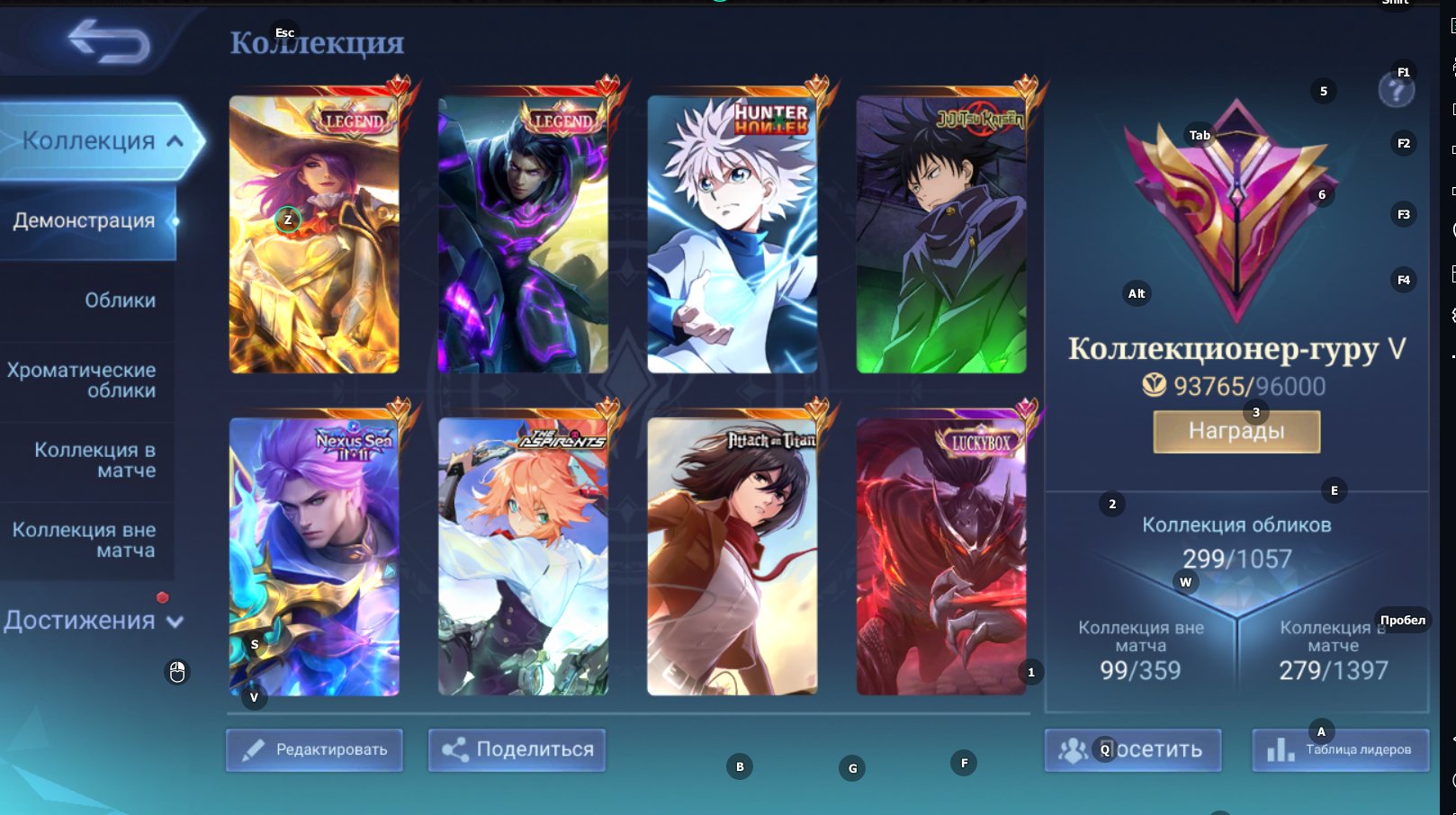1456x815 pixels.
Task: Switch to the Облики tab
Action: point(120,300)
